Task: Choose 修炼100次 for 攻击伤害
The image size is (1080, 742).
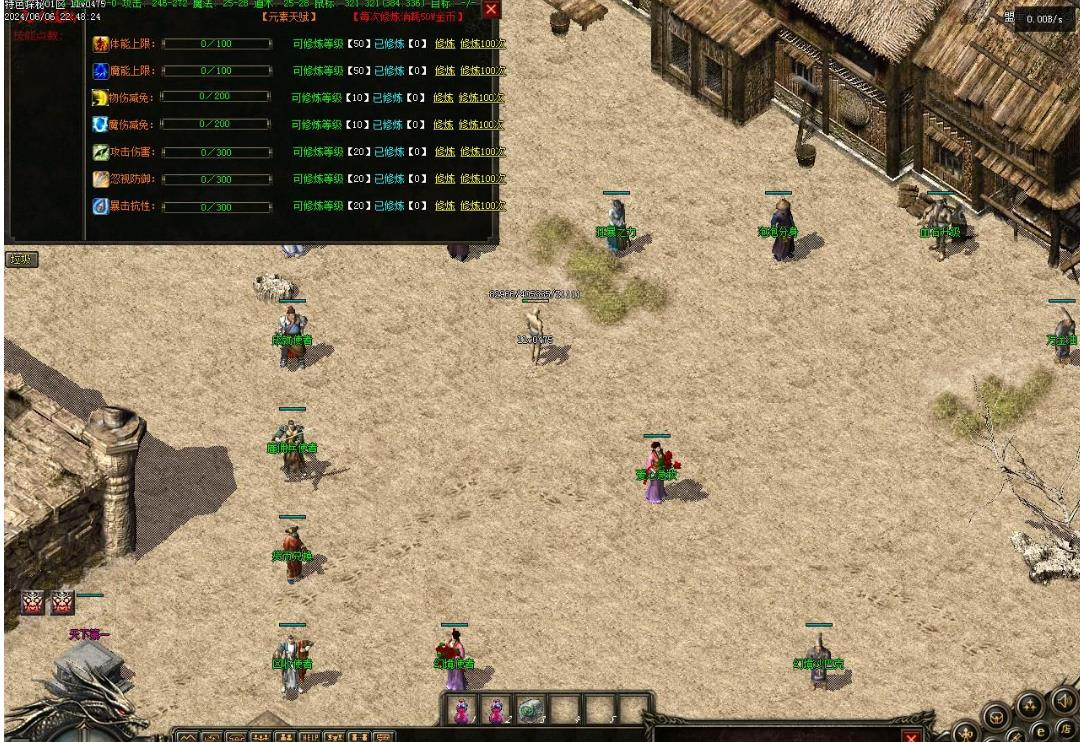Action: (483, 152)
